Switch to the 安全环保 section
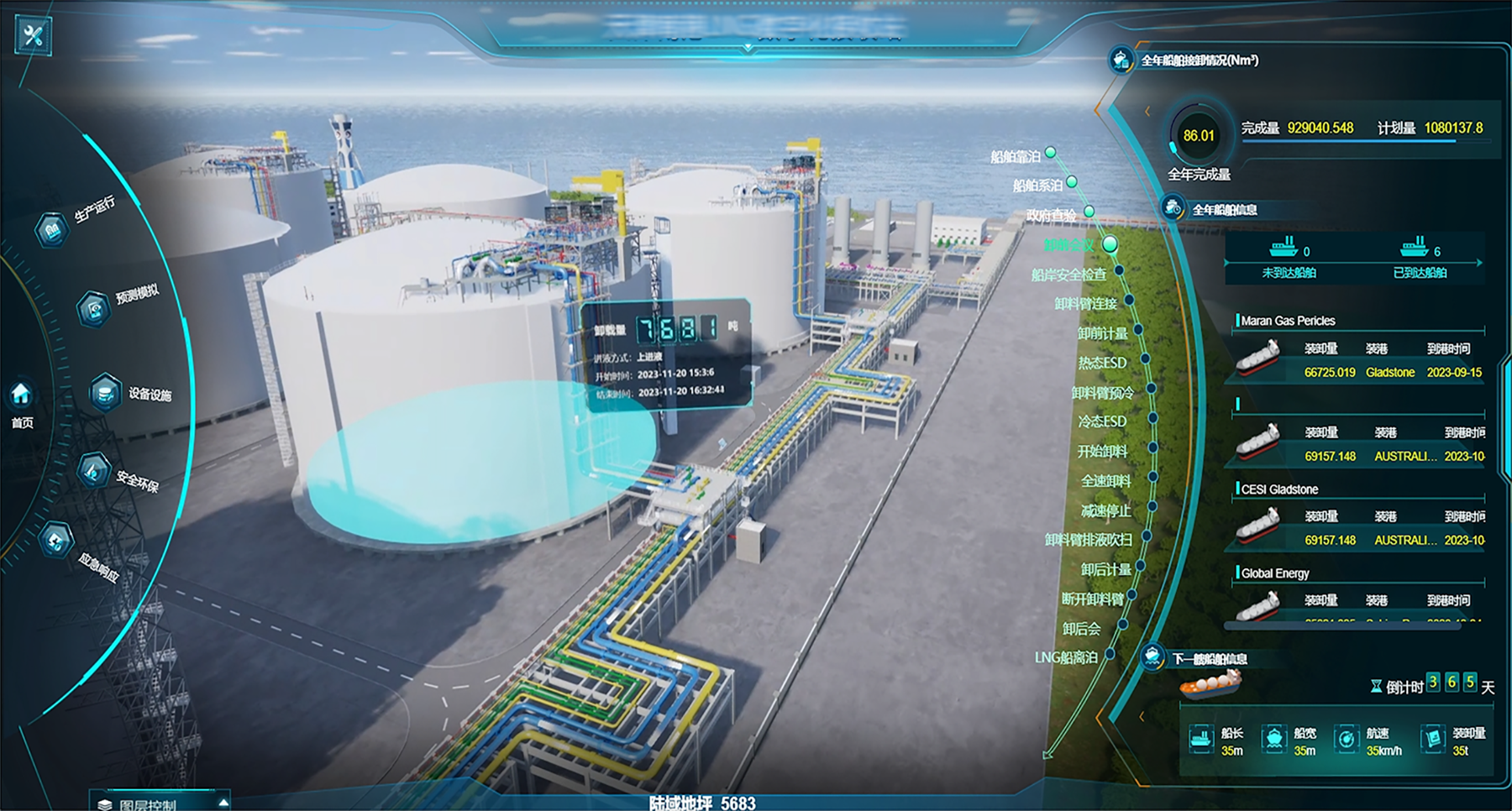 tap(94, 470)
